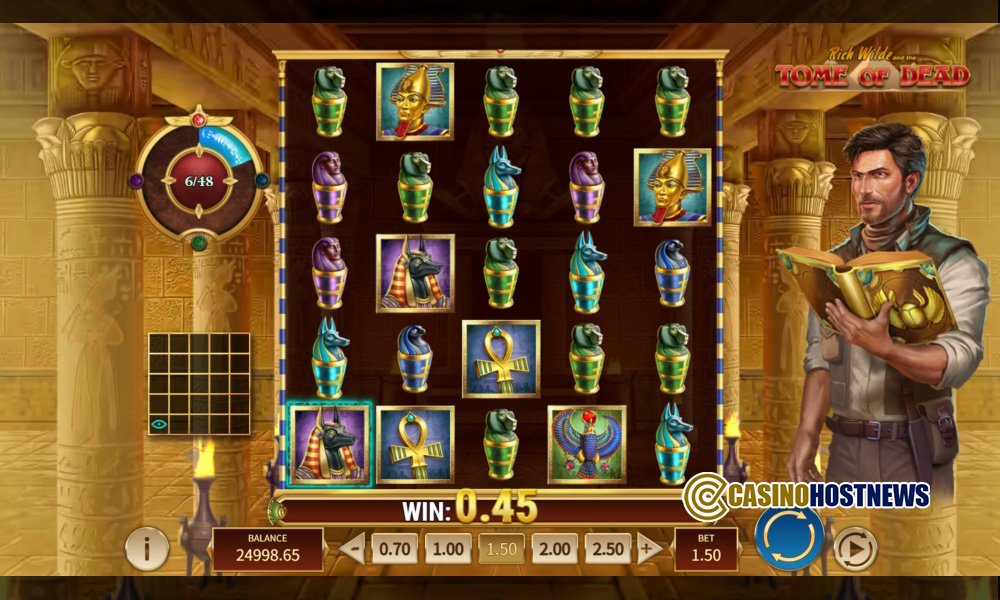This screenshot has height=600, width=1000.
Task: Increase the bet with the plus arrow
Action: (x=648, y=548)
